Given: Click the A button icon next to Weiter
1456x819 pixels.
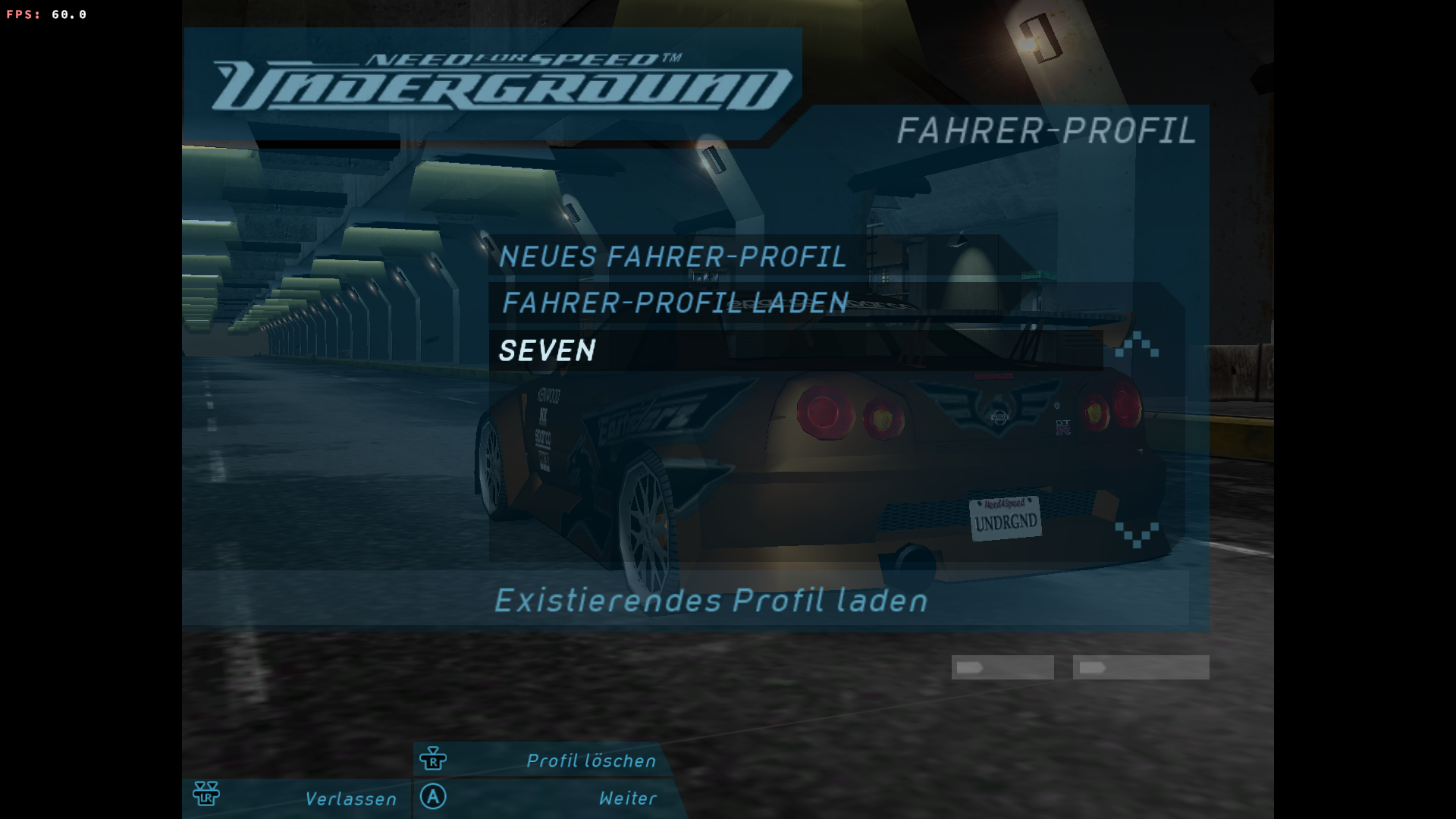Looking at the screenshot, I should [433, 798].
